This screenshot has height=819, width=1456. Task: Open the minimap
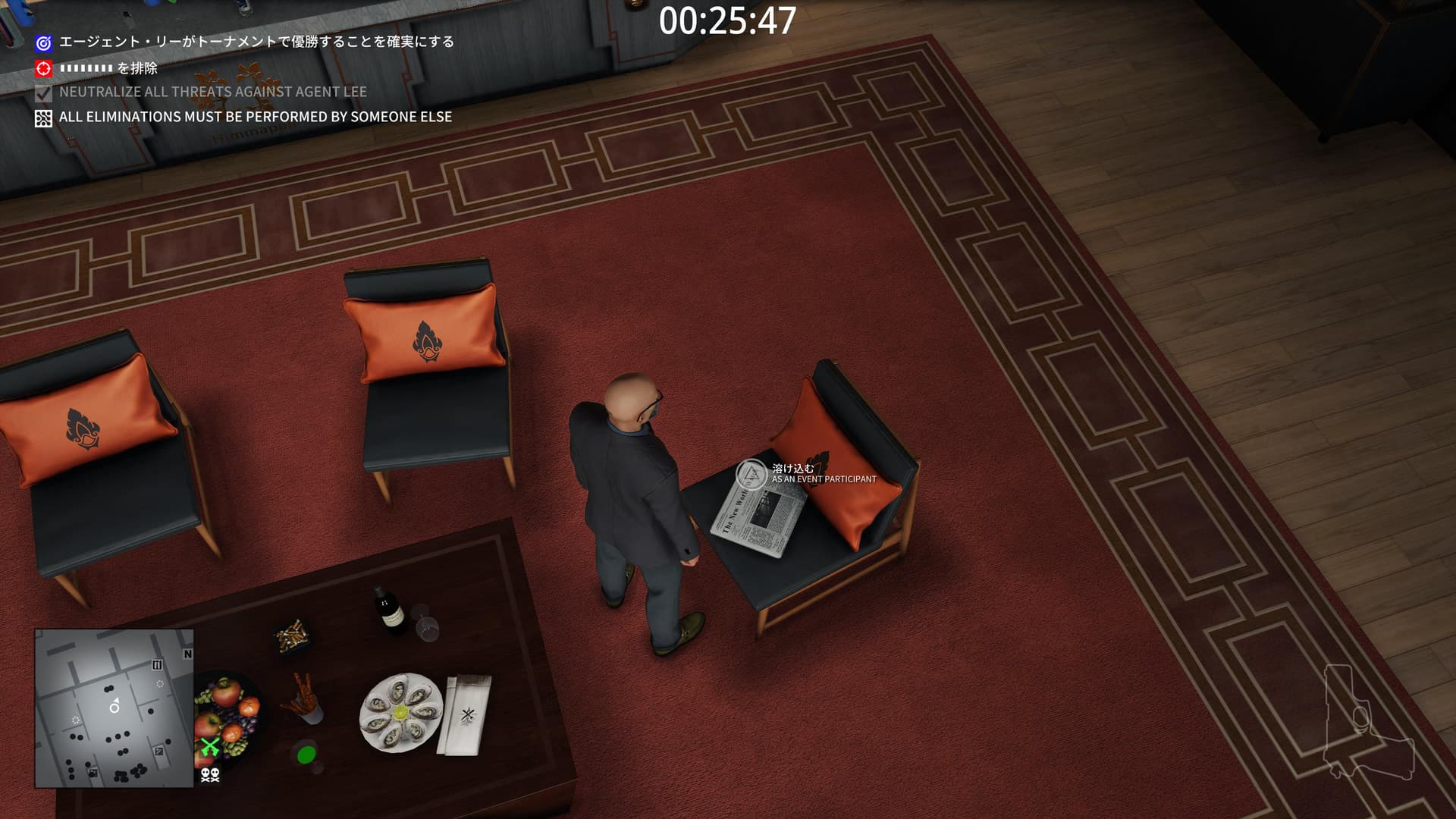point(114,708)
